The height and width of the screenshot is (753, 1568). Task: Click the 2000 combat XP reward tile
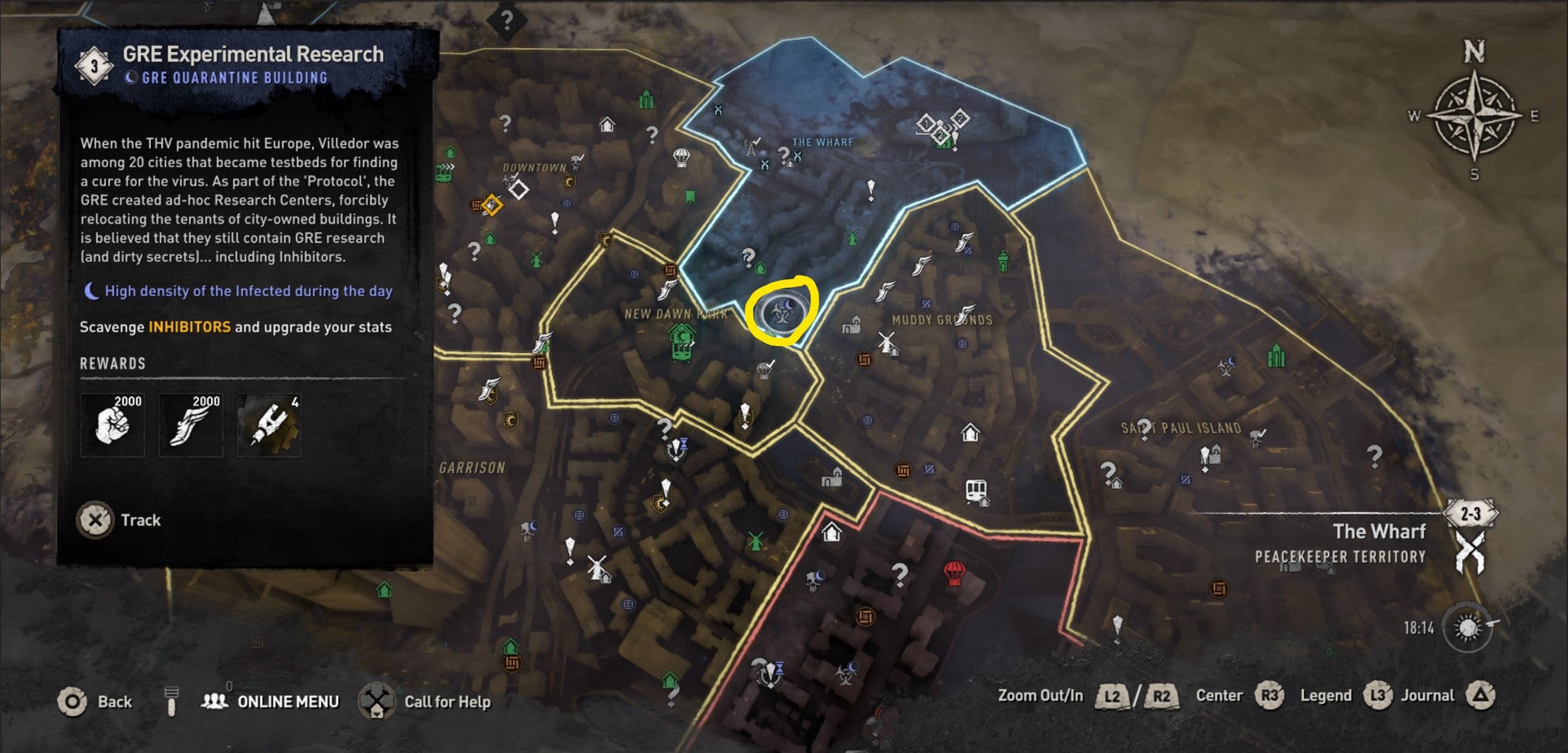coord(114,424)
